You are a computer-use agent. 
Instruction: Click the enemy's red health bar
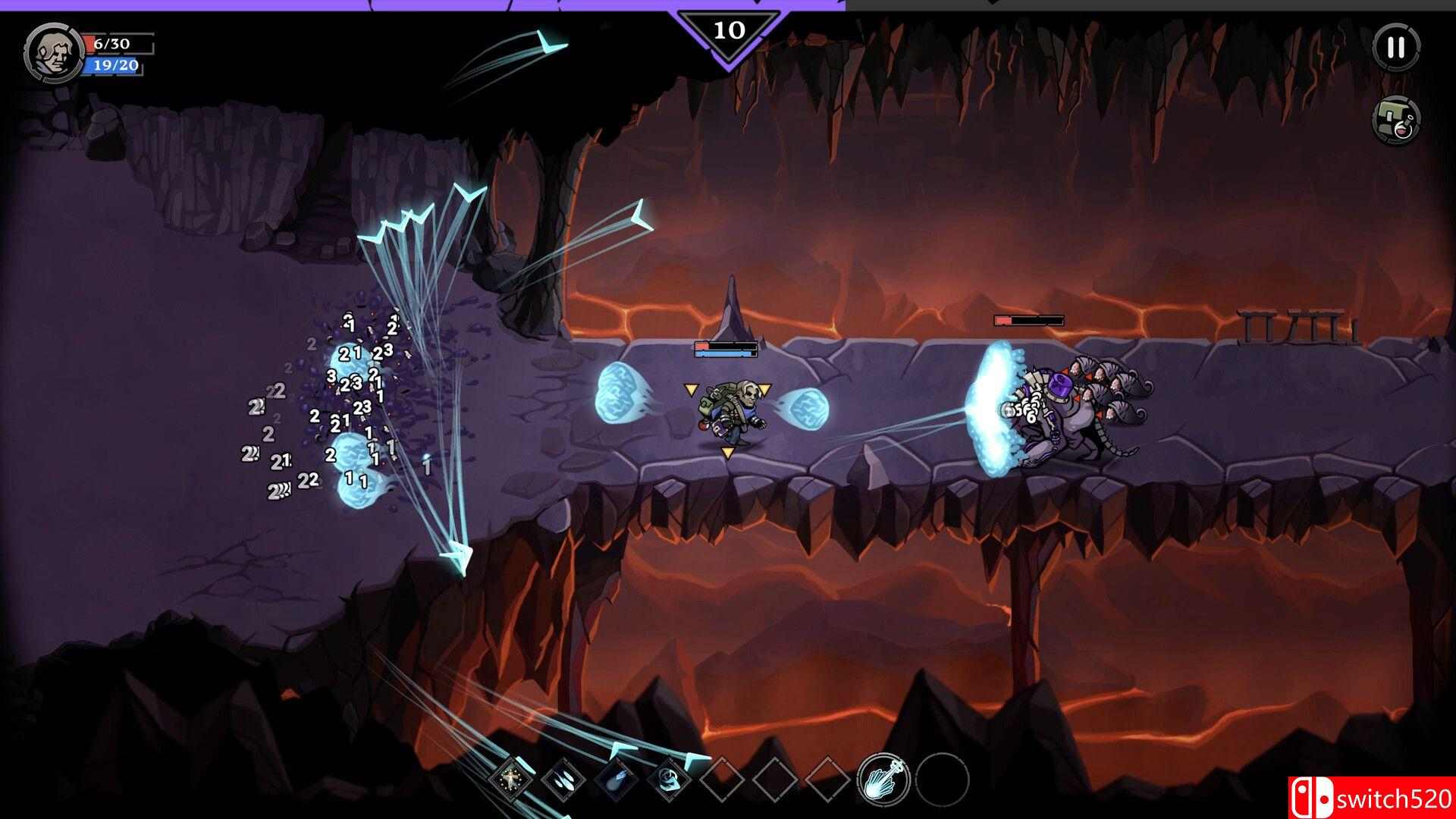[x=1028, y=319]
